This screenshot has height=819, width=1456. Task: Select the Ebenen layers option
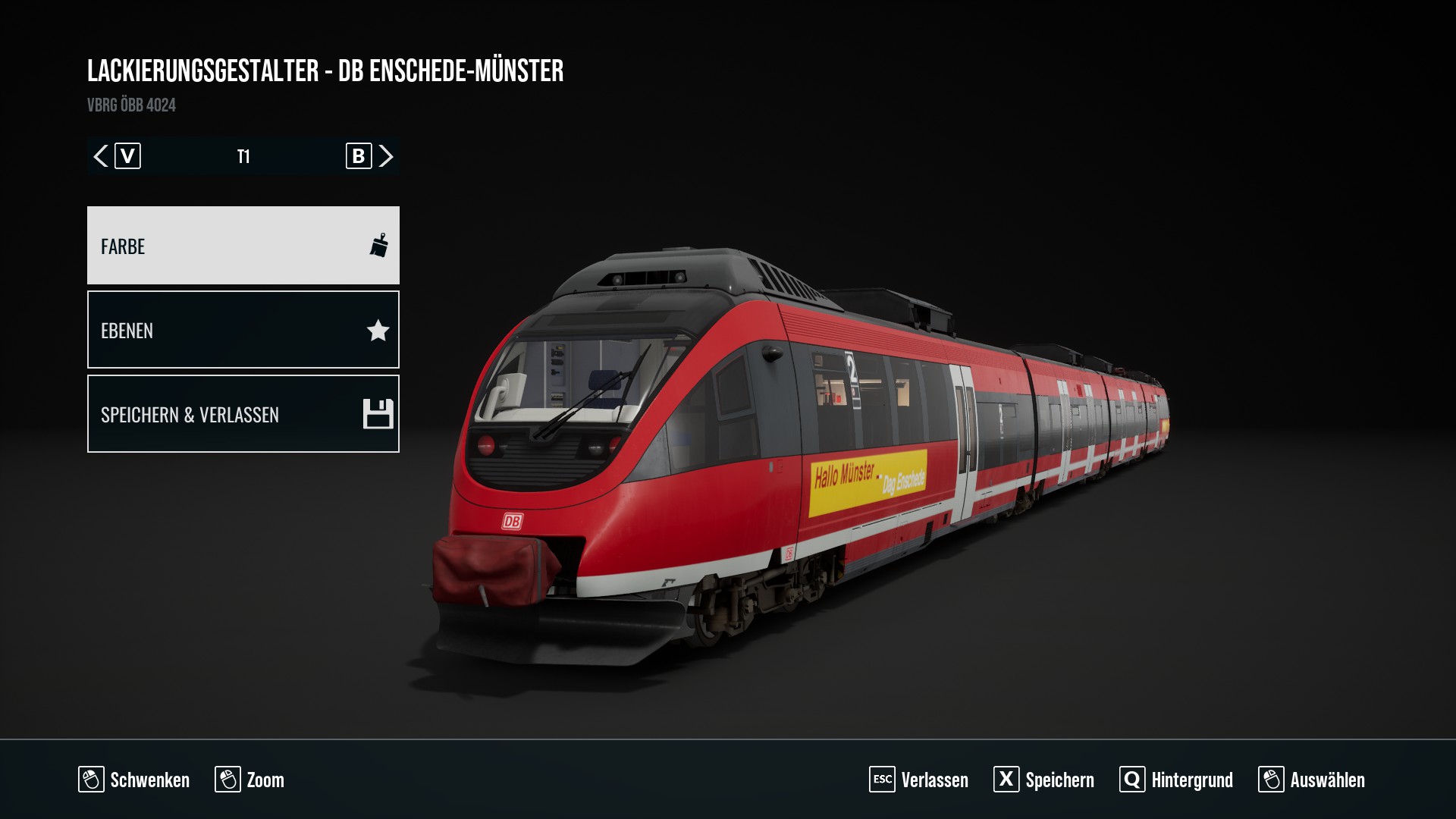pos(243,330)
